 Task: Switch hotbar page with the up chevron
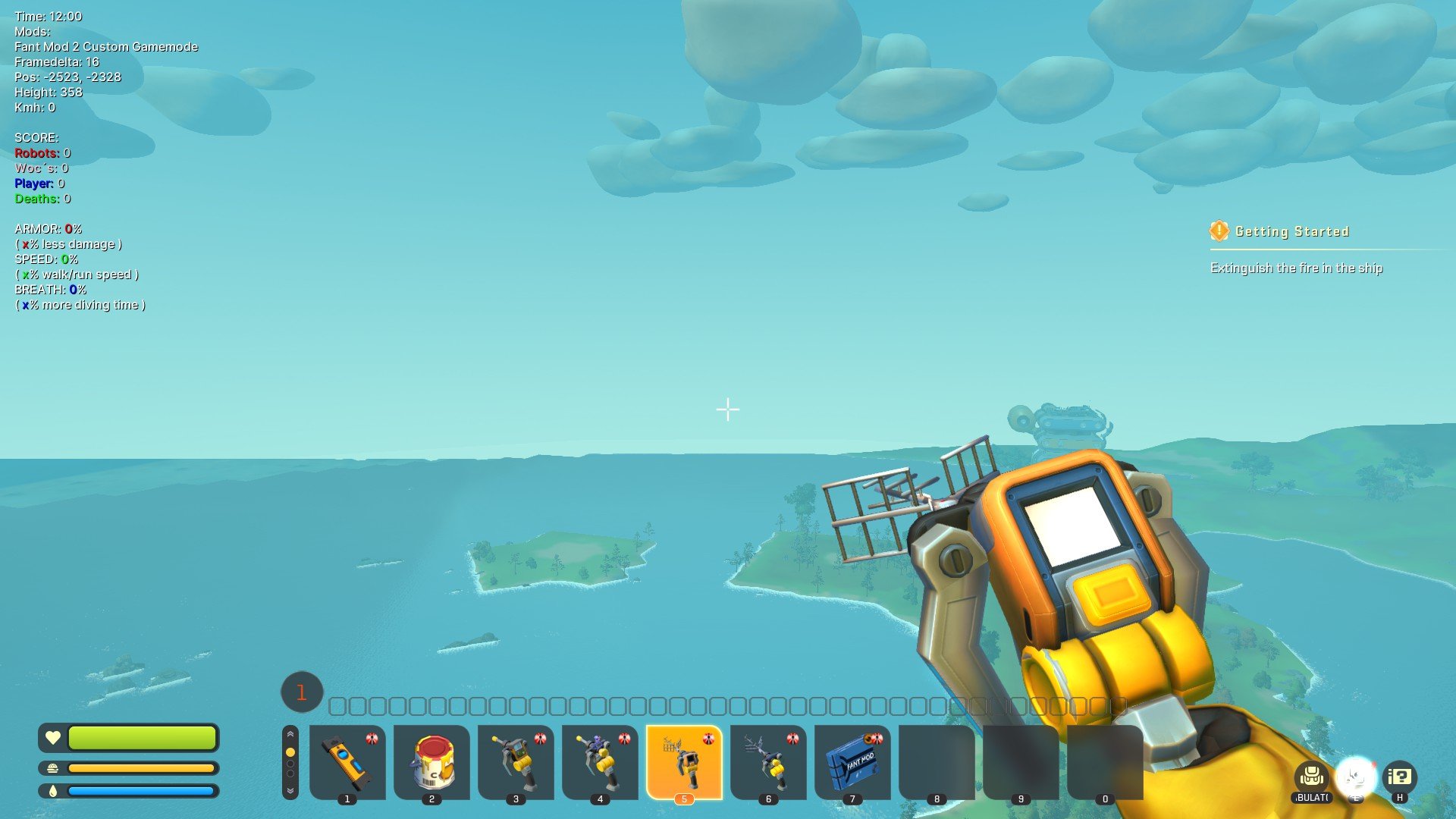click(x=290, y=735)
